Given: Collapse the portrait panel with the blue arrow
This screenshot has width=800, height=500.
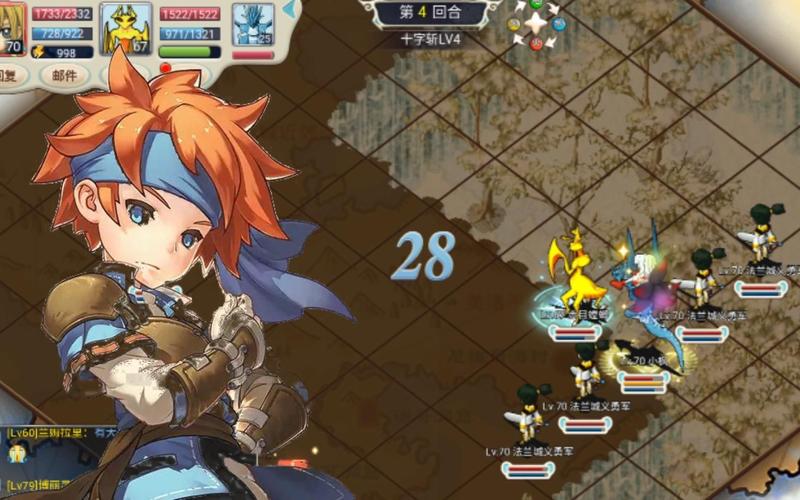Looking at the screenshot, I should click(289, 10).
